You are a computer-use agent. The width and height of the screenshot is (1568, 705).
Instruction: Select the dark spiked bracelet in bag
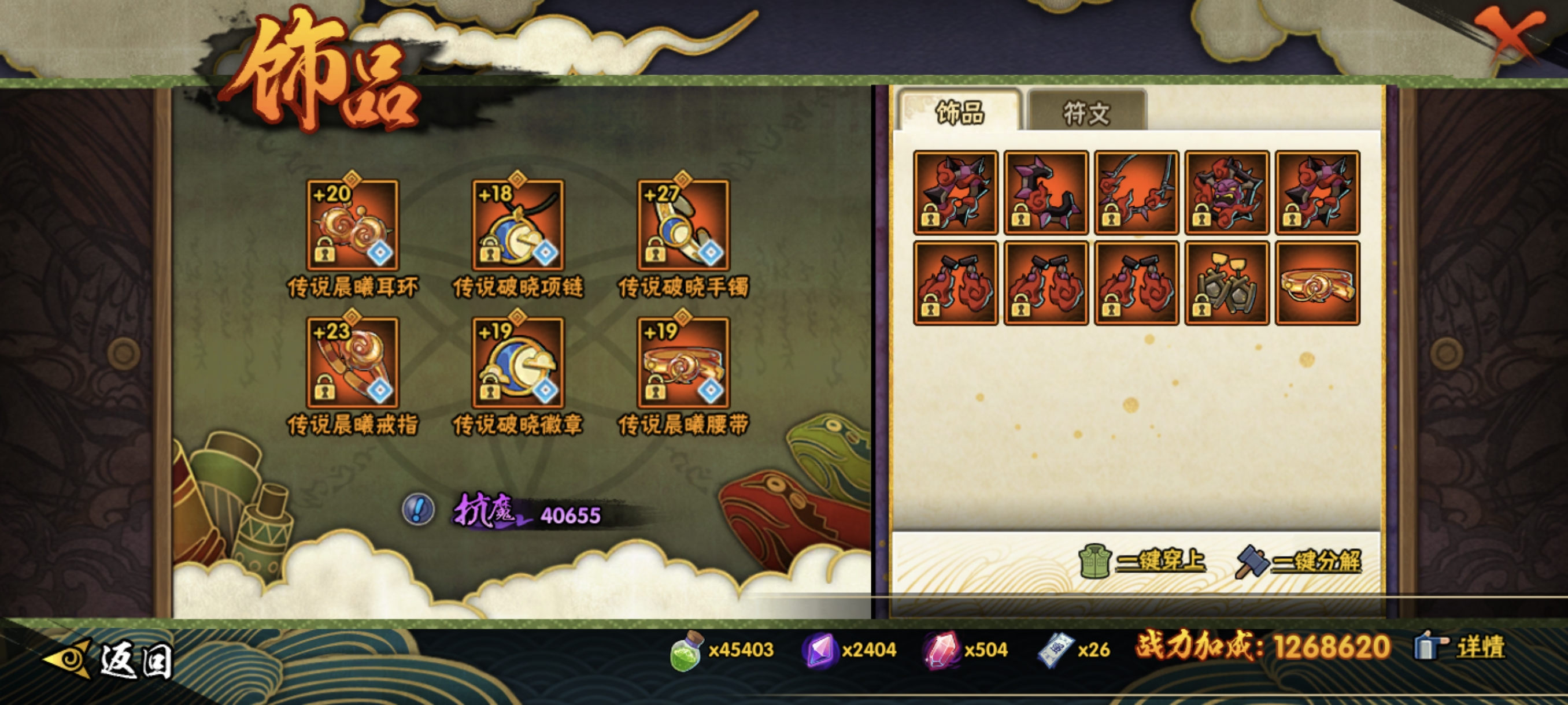point(1046,192)
